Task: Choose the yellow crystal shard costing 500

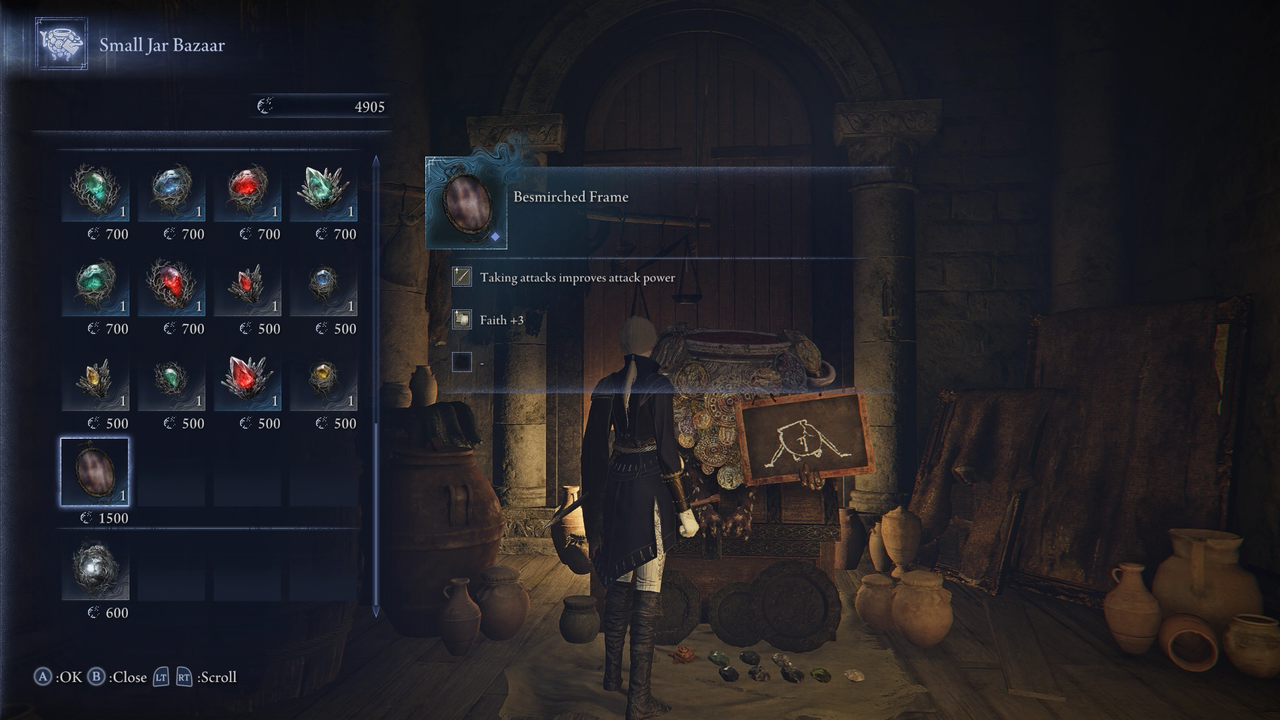Action: tap(95, 377)
